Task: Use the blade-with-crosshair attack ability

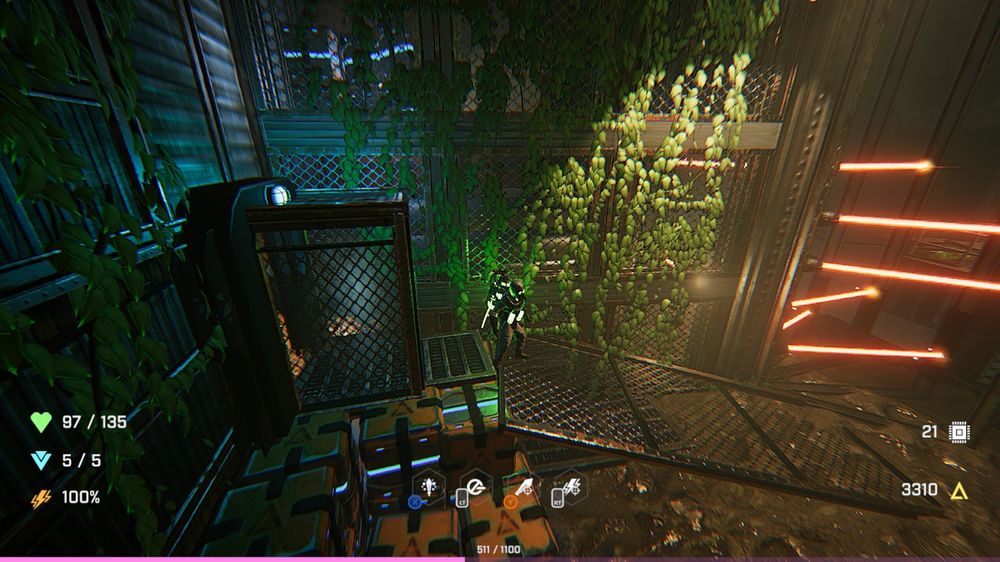Action: click(522, 487)
